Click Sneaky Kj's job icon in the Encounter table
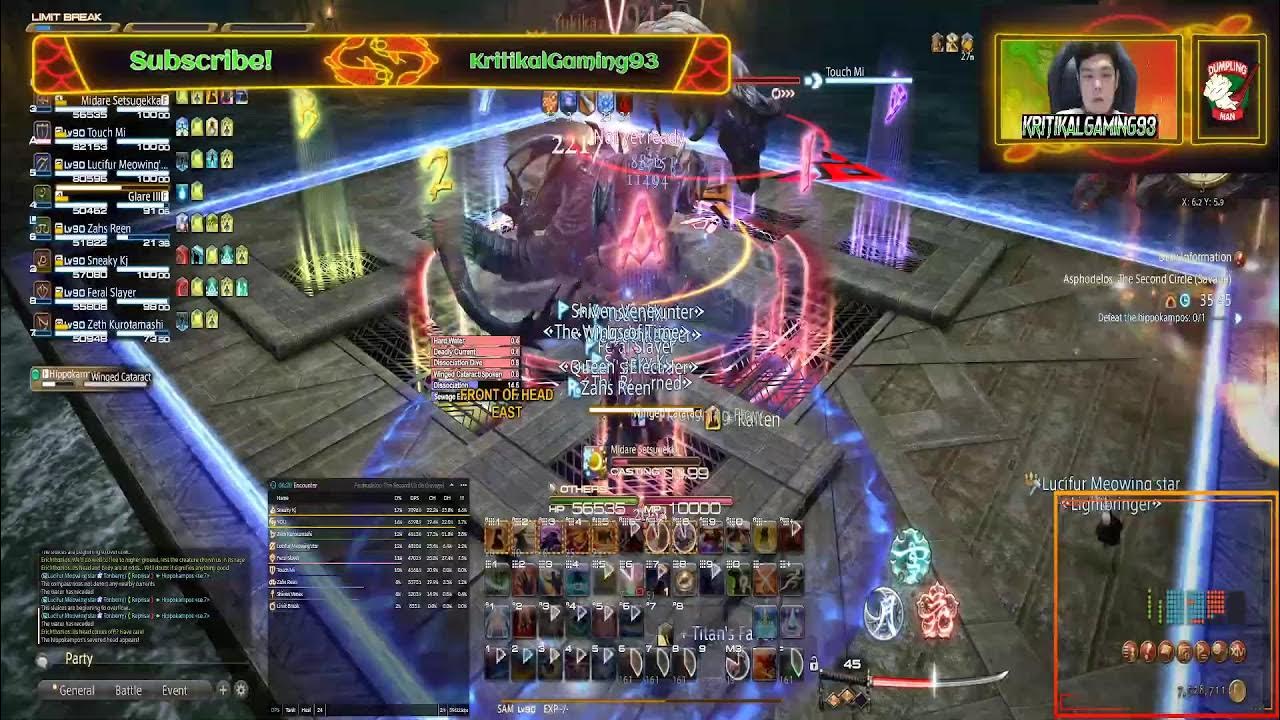 [273, 510]
